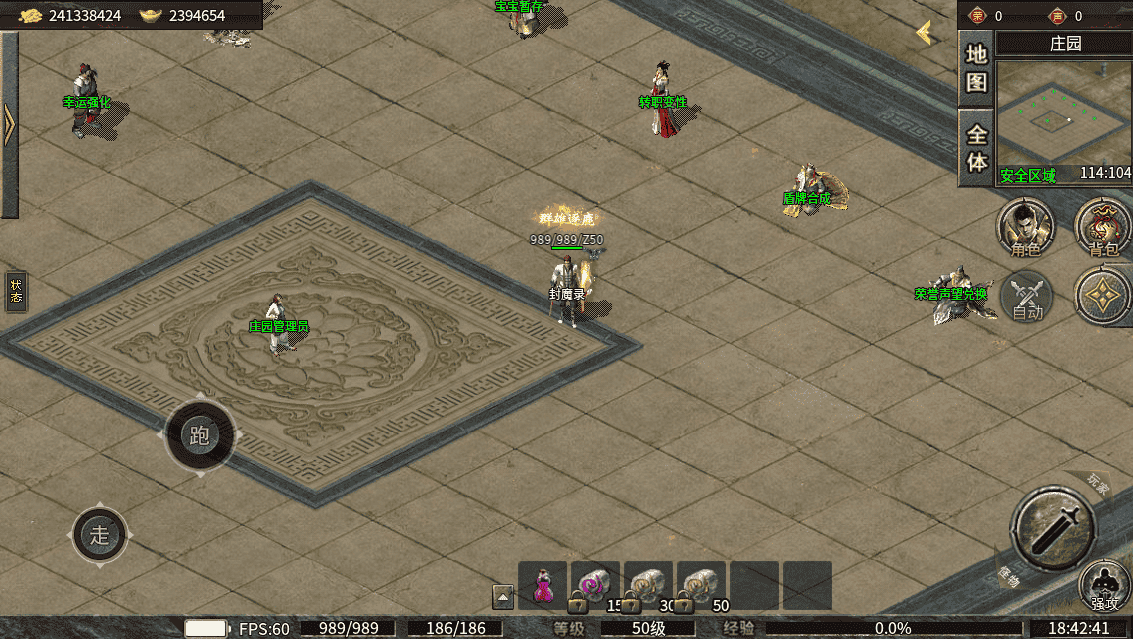Screen dimensions: 1133x639
Task: Expand the left side panel arrow
Action: tap(9, 125)
